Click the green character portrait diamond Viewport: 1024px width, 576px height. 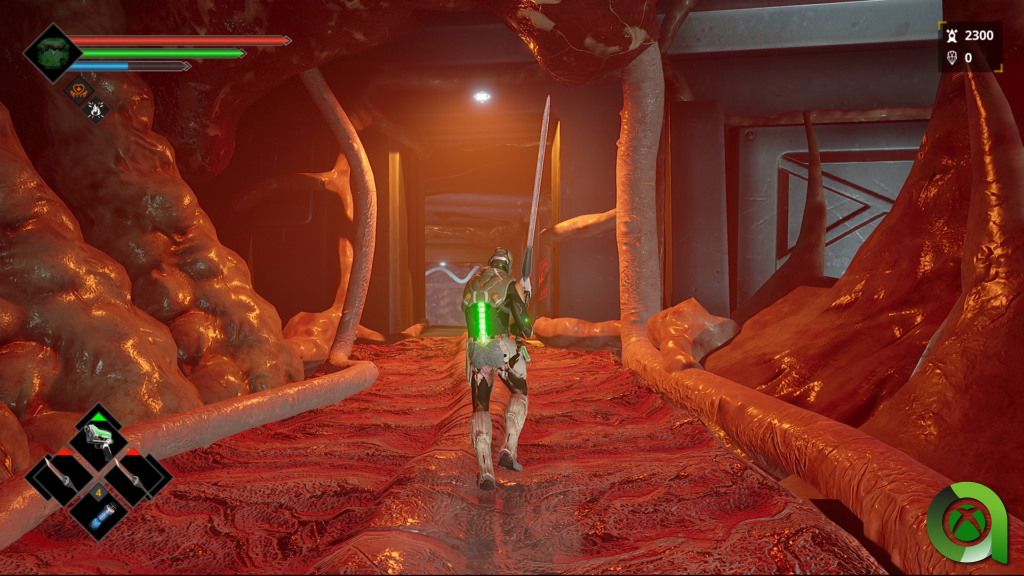(50, 51)
